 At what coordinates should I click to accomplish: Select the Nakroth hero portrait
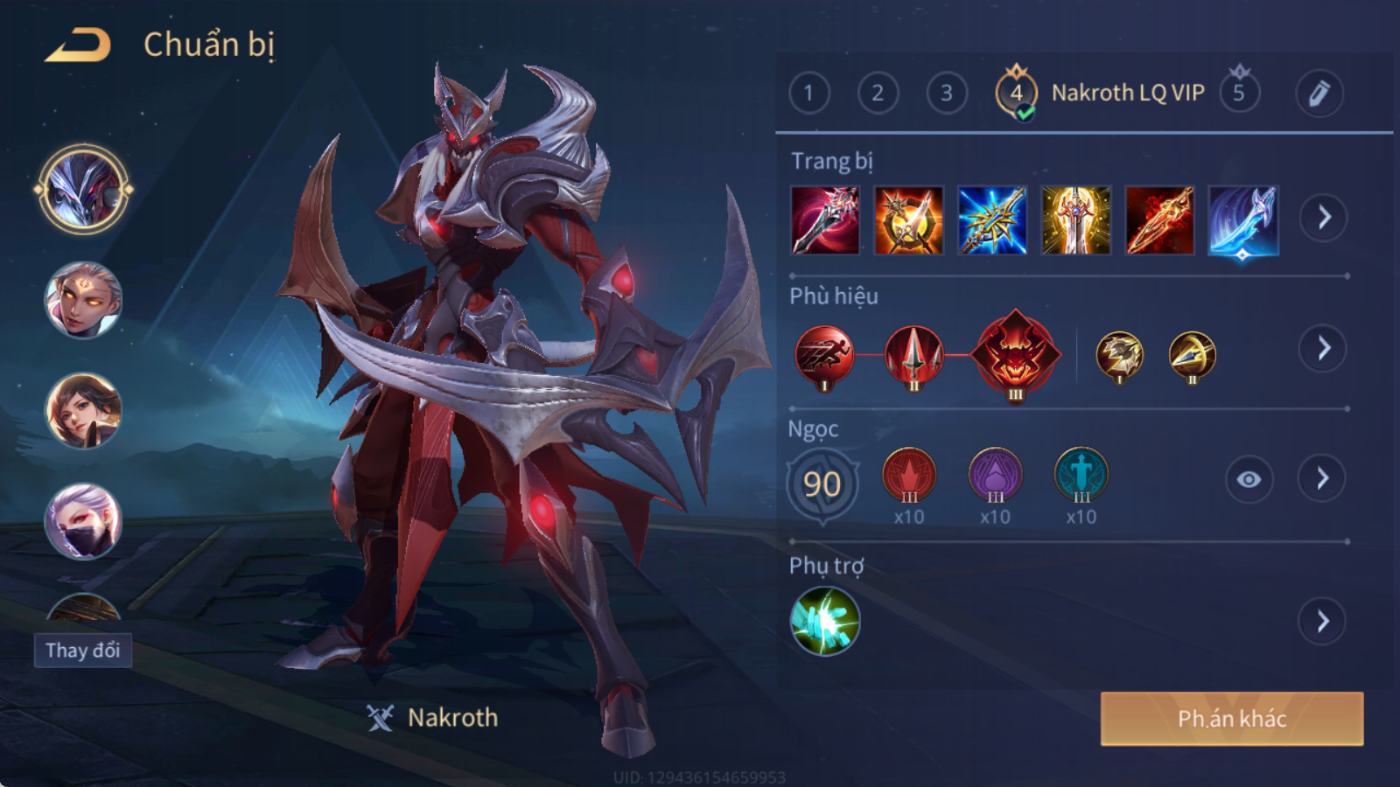(83, 189)
